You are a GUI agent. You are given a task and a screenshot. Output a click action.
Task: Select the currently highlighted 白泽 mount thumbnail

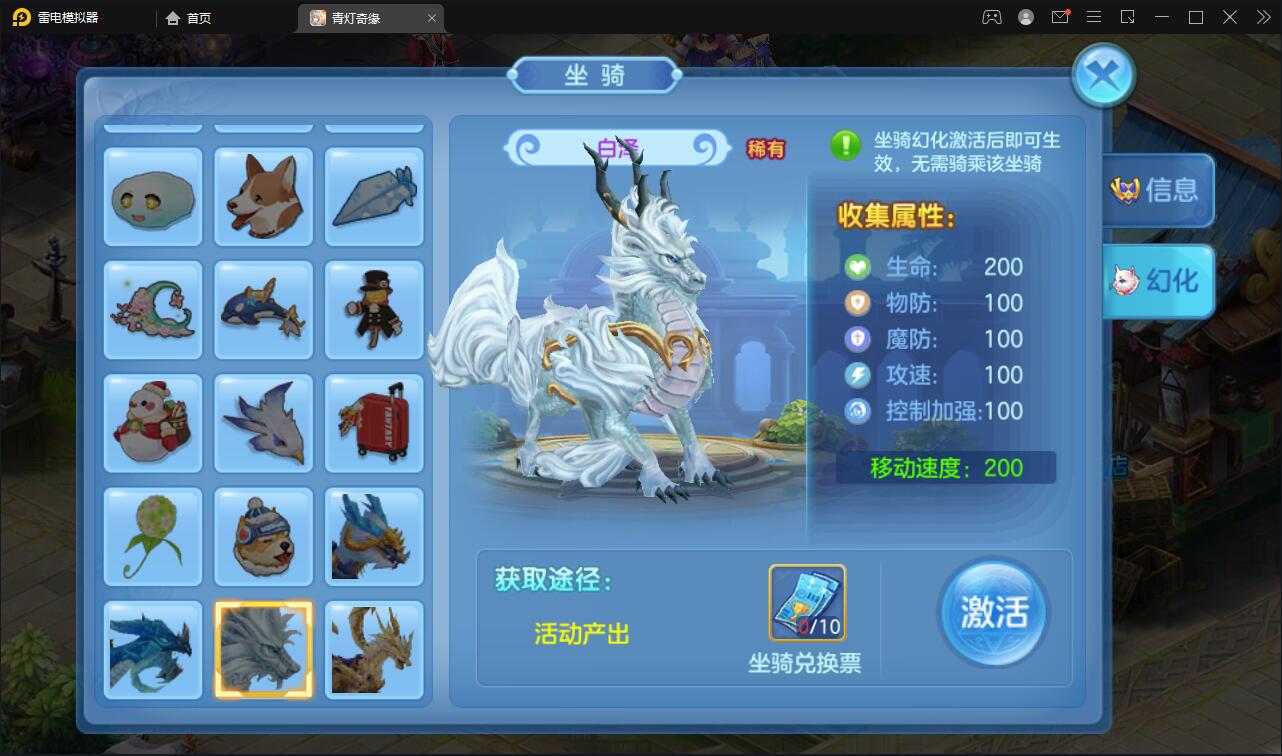[263, 650]
